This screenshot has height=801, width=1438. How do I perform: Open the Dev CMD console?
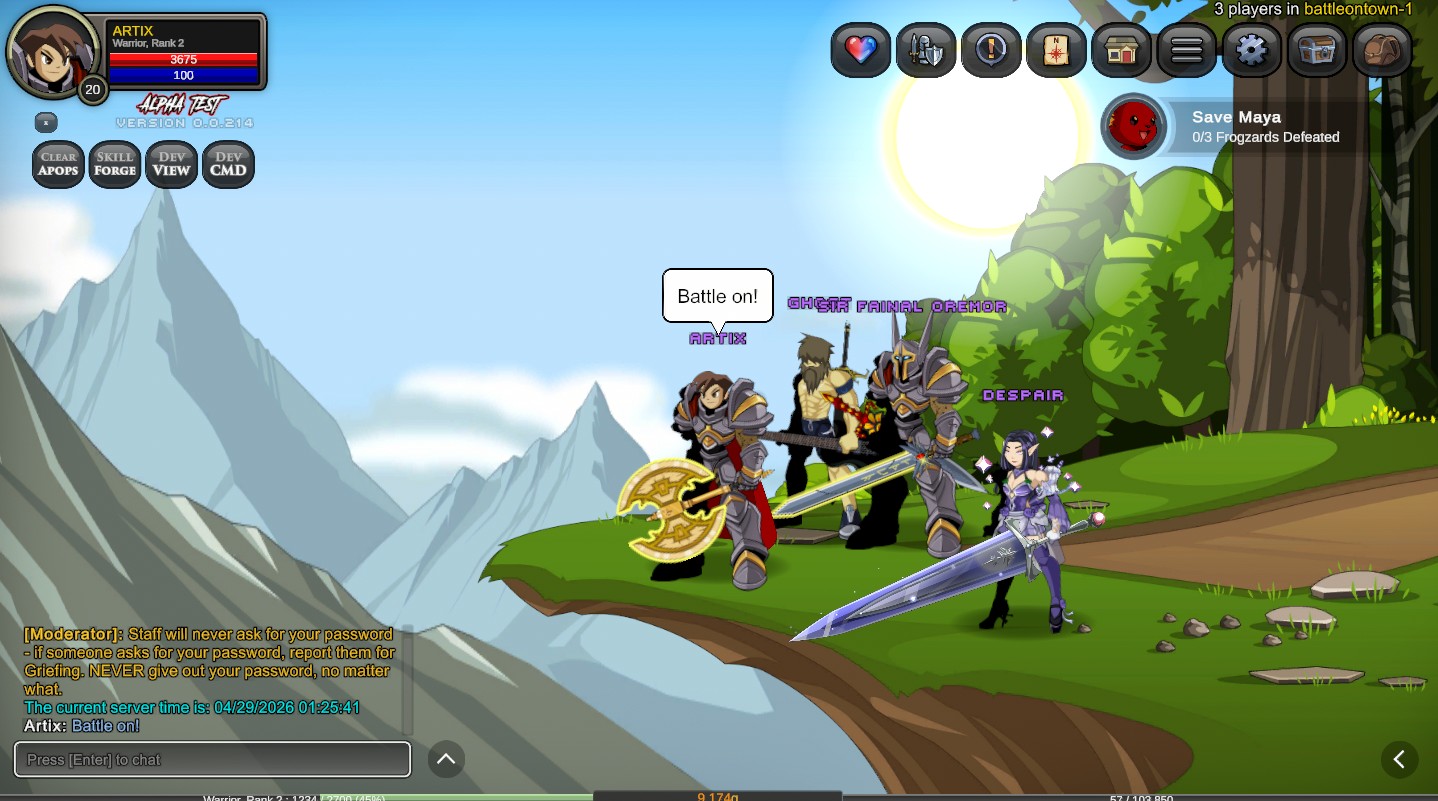coord(228,164)
